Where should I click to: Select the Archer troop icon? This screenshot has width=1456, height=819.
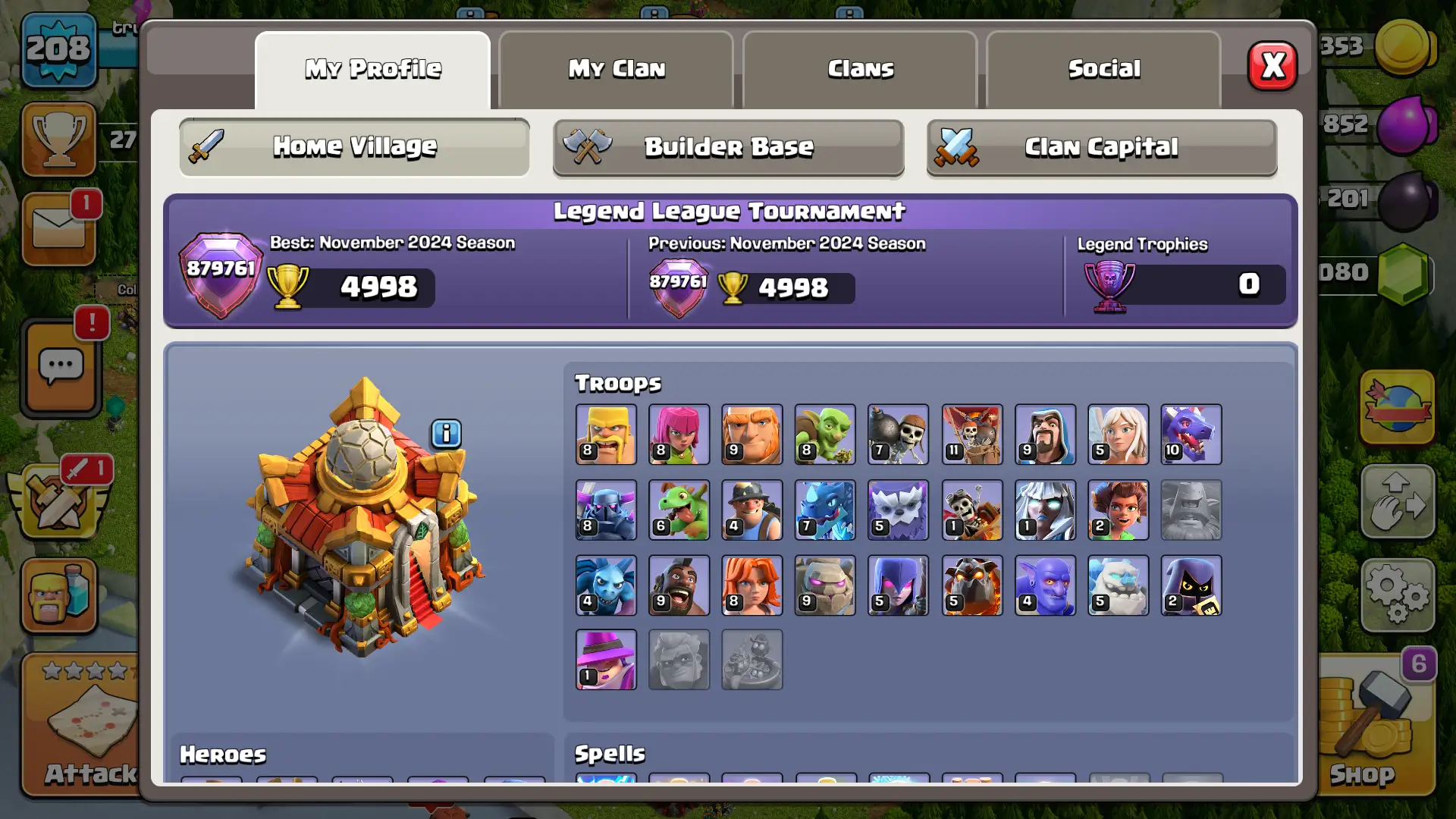coord(679,435)
